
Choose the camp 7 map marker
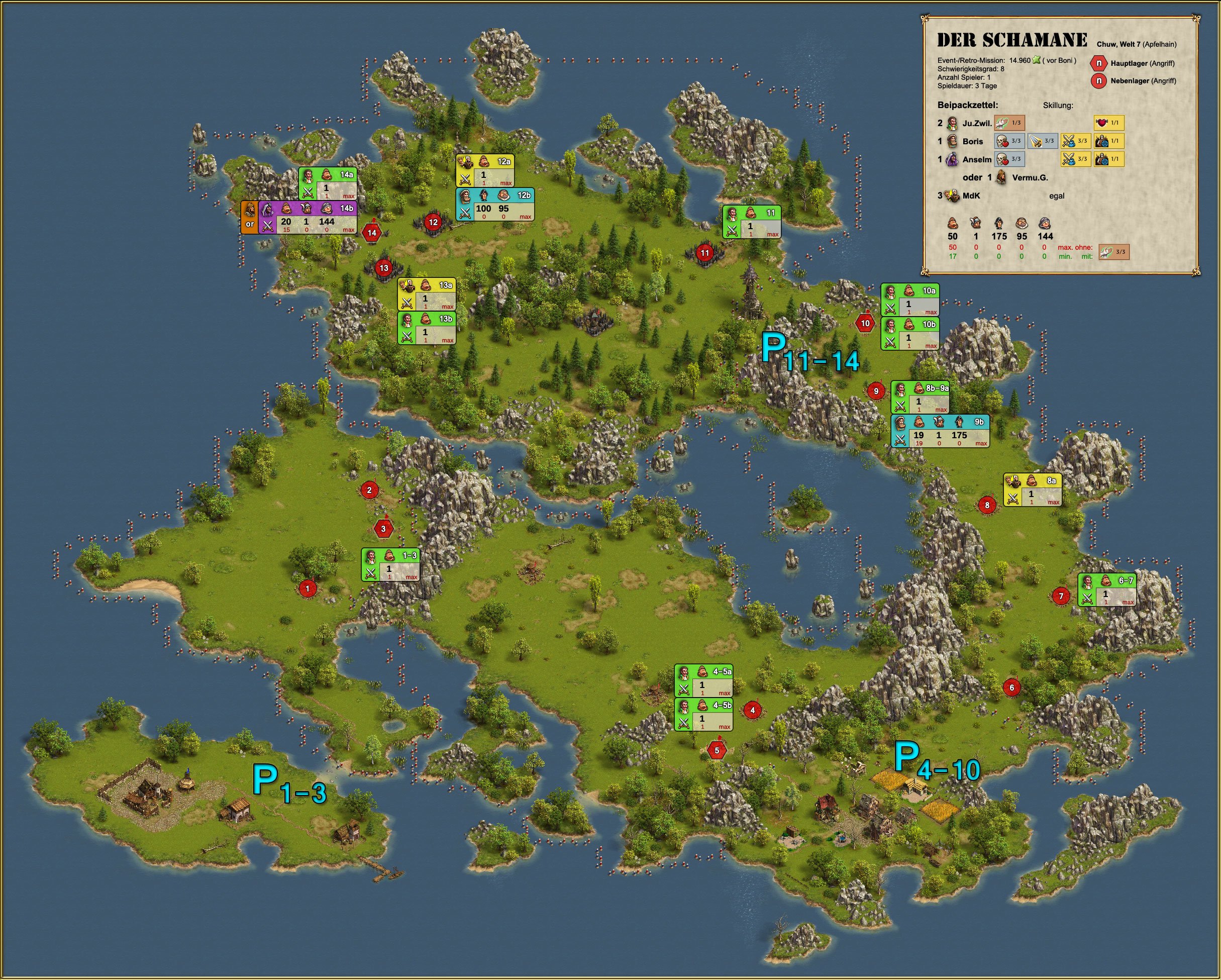click(x=1061, y=596)
